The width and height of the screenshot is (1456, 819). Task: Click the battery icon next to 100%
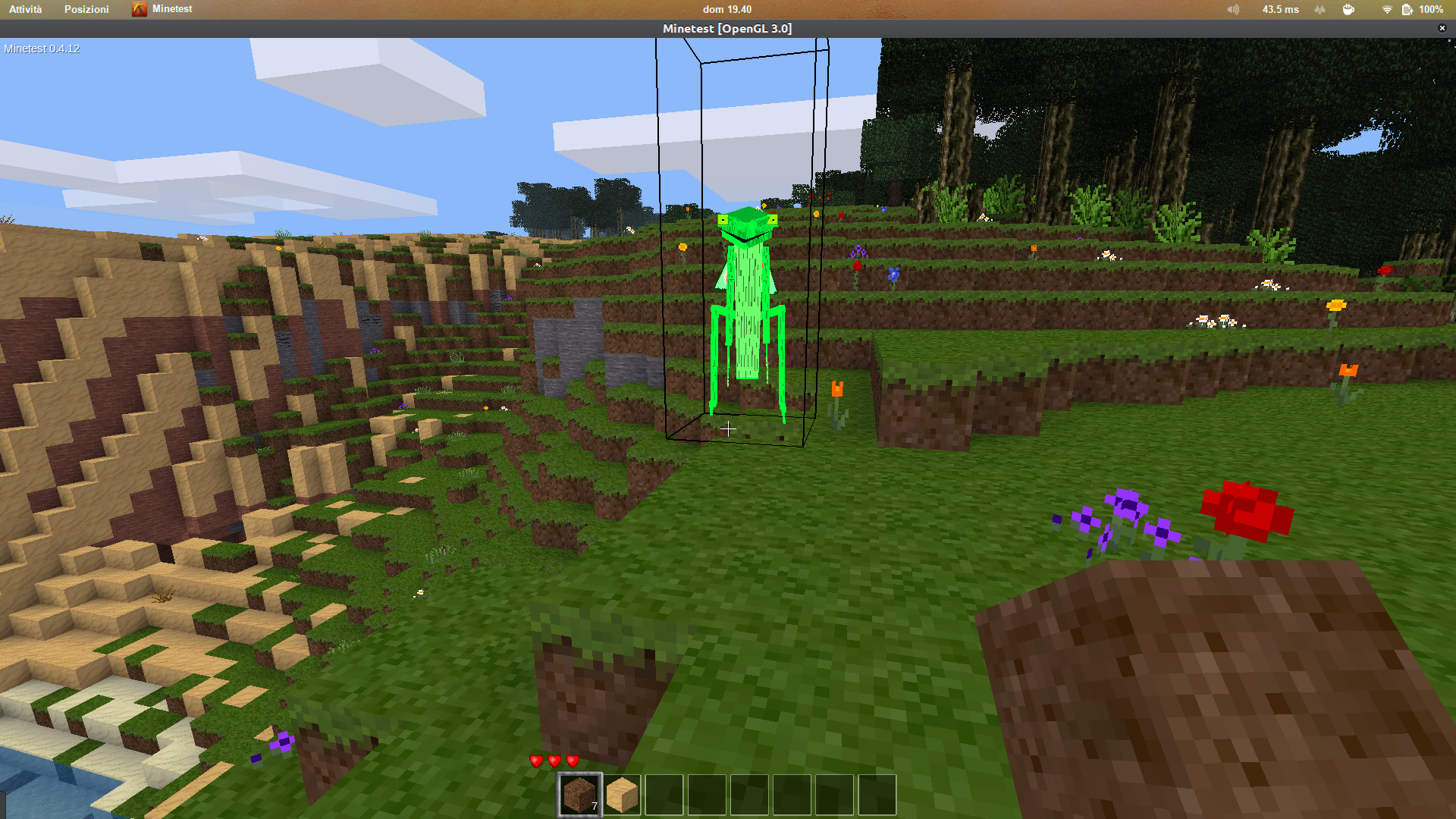pyautogui.click(x=1407, y=9)
